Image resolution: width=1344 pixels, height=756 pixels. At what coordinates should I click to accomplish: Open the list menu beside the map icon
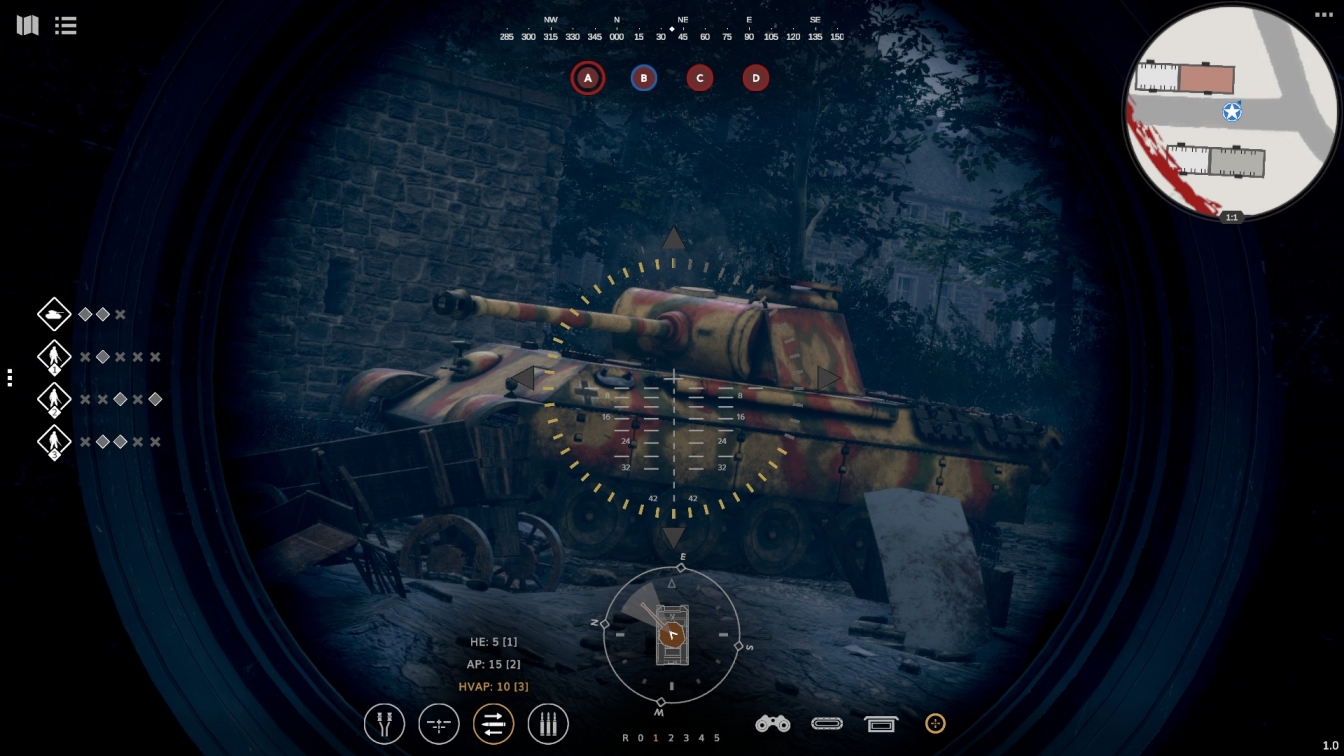[66, 25]
